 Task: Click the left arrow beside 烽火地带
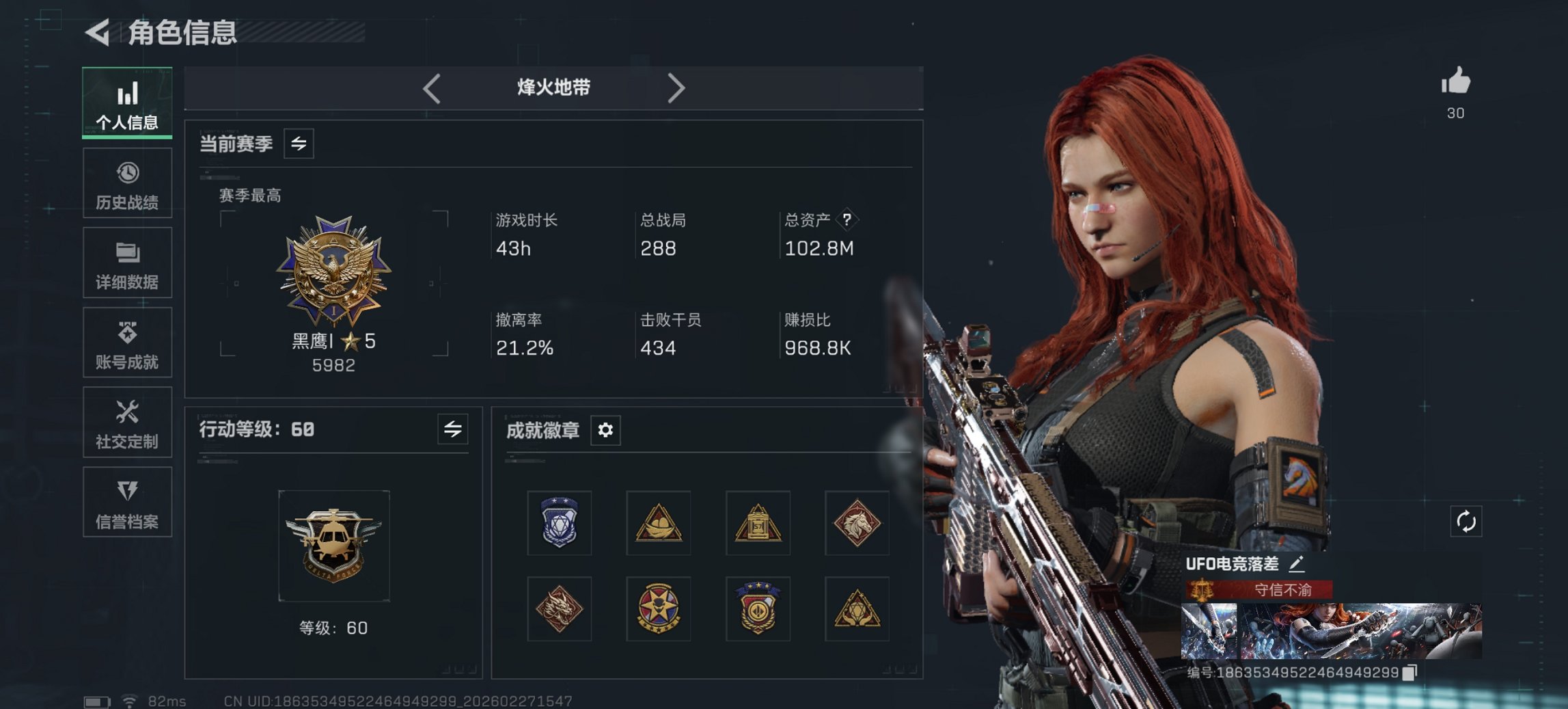pyautogui.click(x=430, y=88)
